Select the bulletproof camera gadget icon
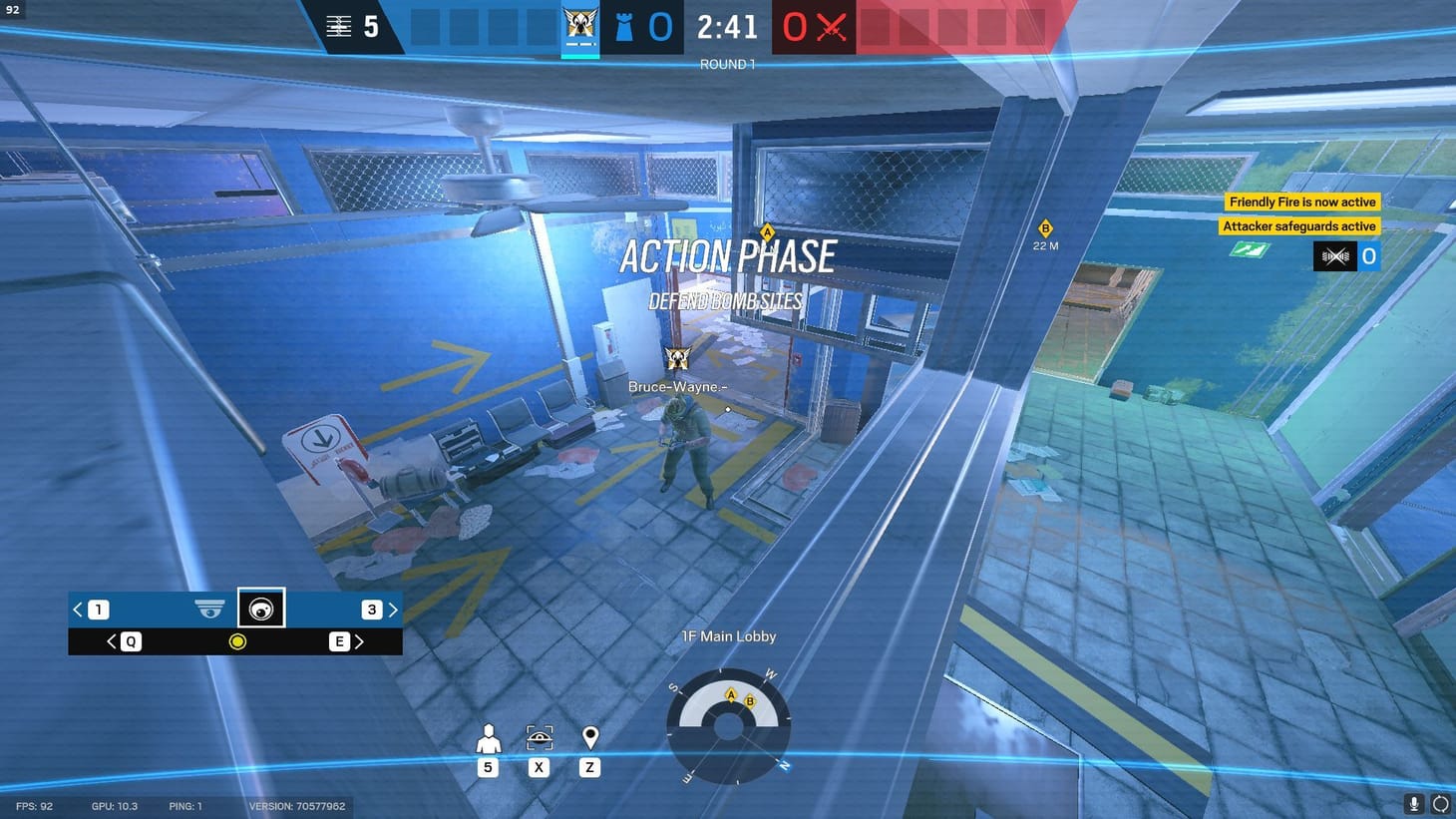 pyautogui.click(x=208, y=608)
